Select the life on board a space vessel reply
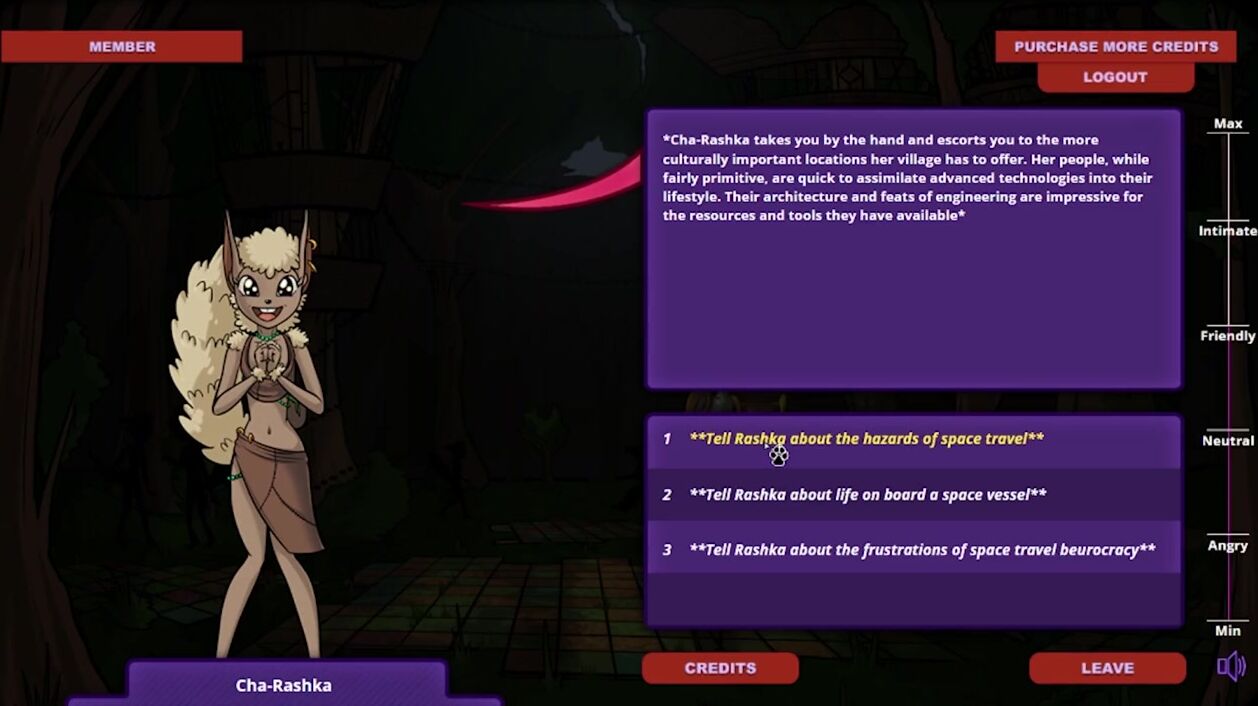This screenshot has width=1258, height=706. coord(867,495)
